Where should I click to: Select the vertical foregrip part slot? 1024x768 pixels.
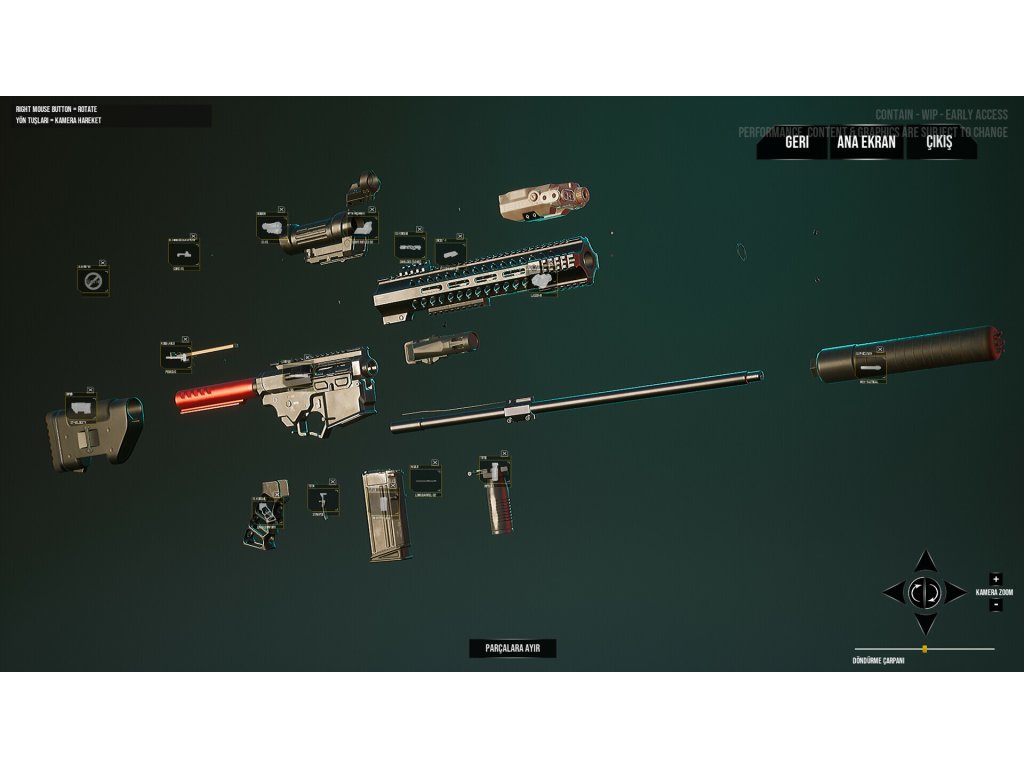tap(494, 471)
